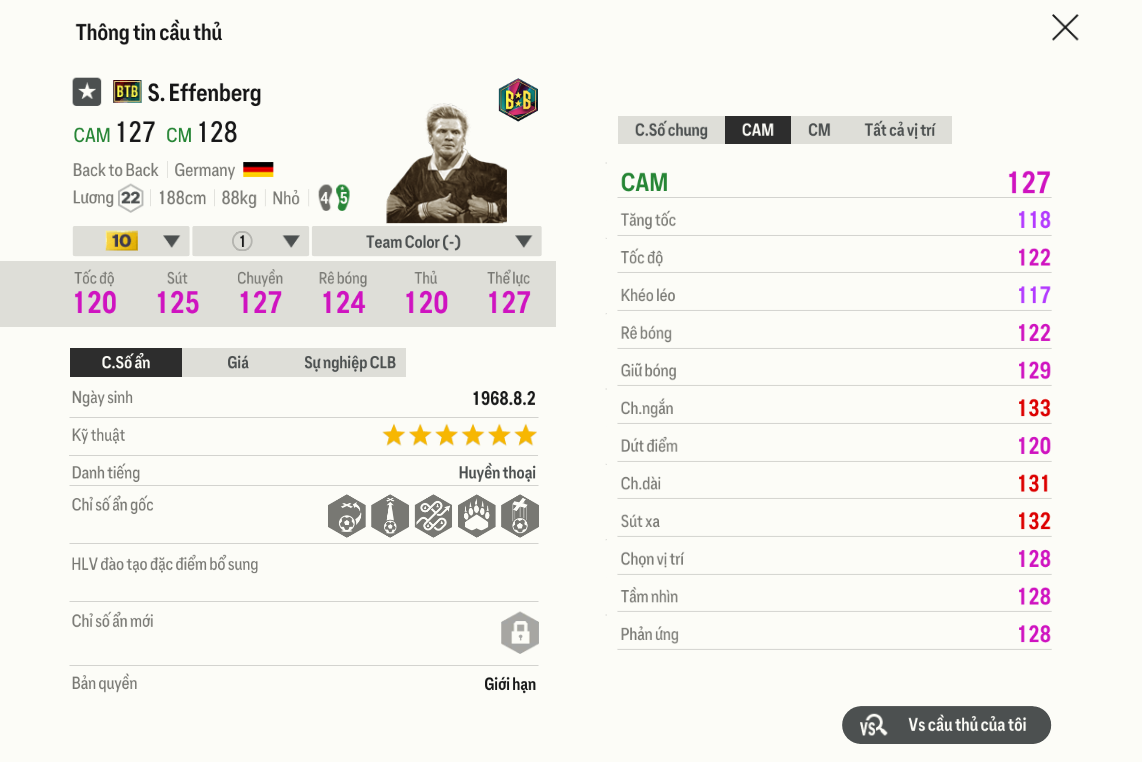Select the bear paw trait icon
1142x762 pixels.
coord(477,517)
